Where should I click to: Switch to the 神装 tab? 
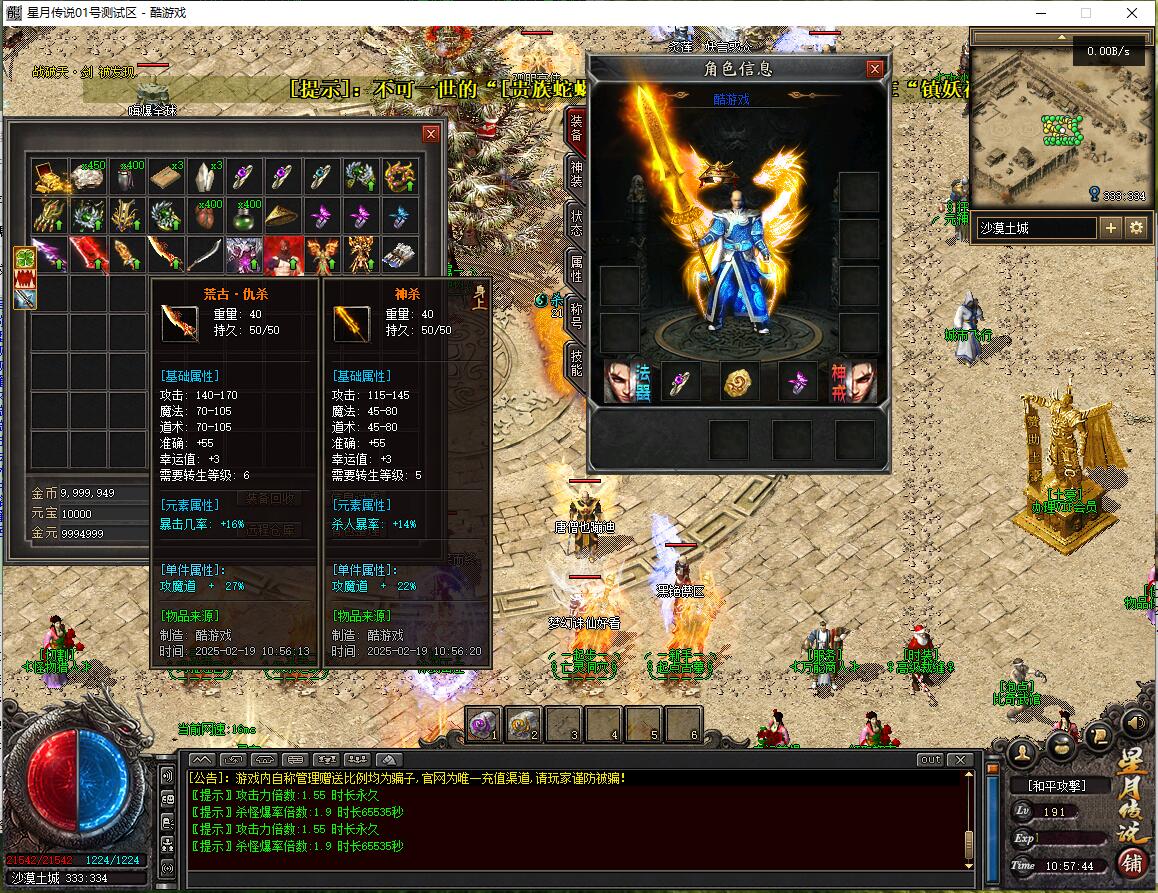point(576,174)
